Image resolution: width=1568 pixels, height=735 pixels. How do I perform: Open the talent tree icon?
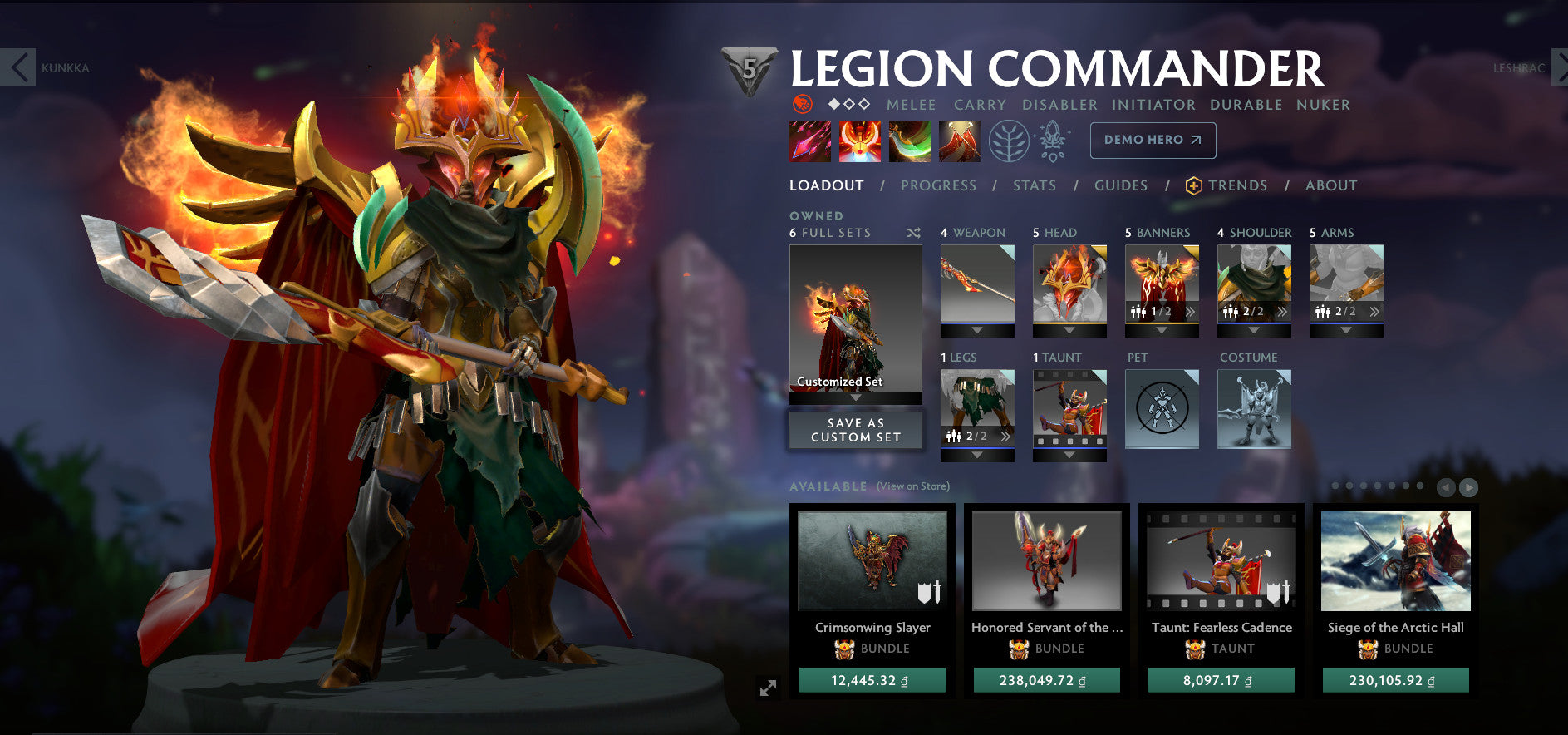(x=1008, y=140)
